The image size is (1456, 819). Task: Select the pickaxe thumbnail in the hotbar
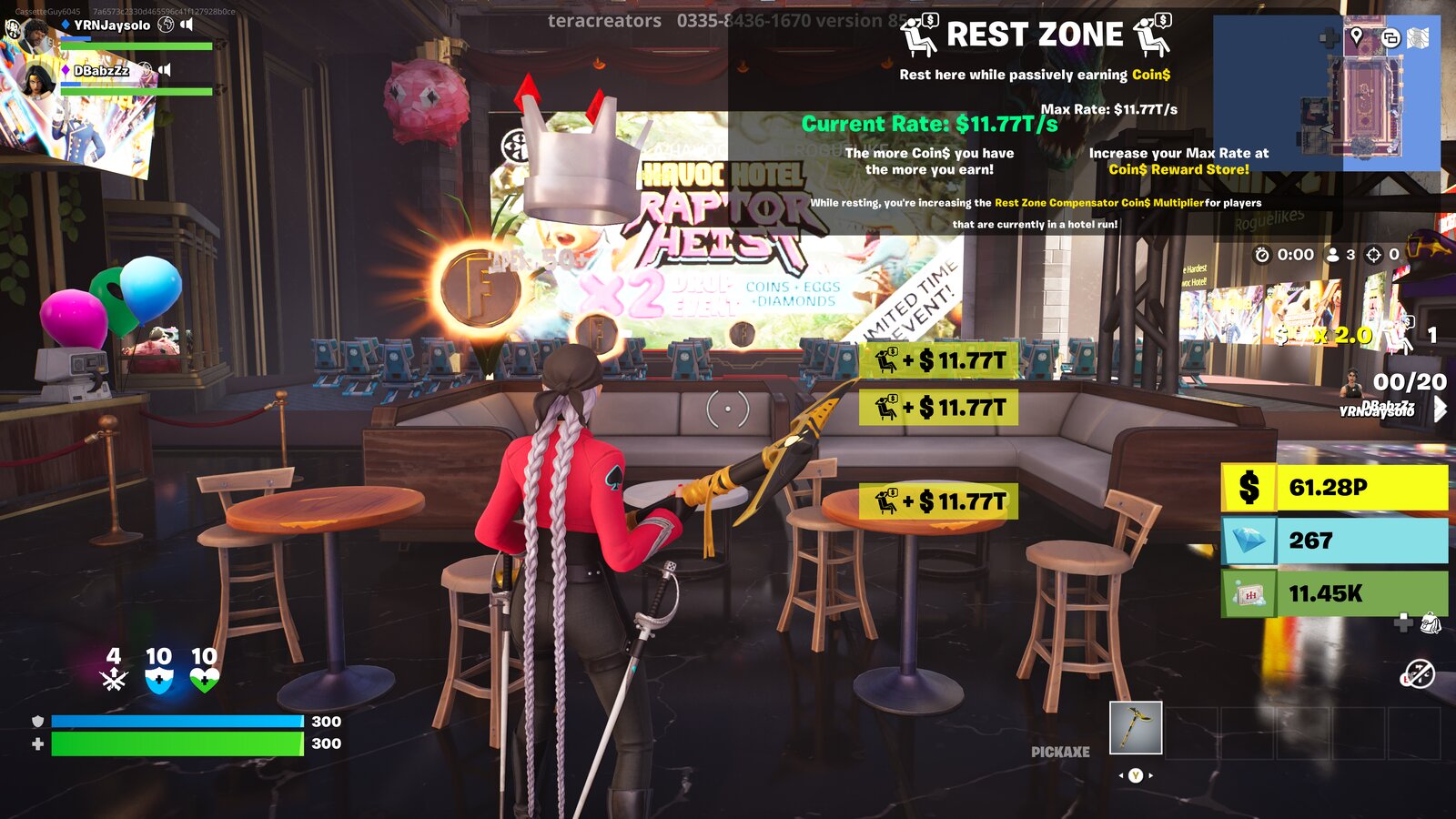click(1135, 728)
